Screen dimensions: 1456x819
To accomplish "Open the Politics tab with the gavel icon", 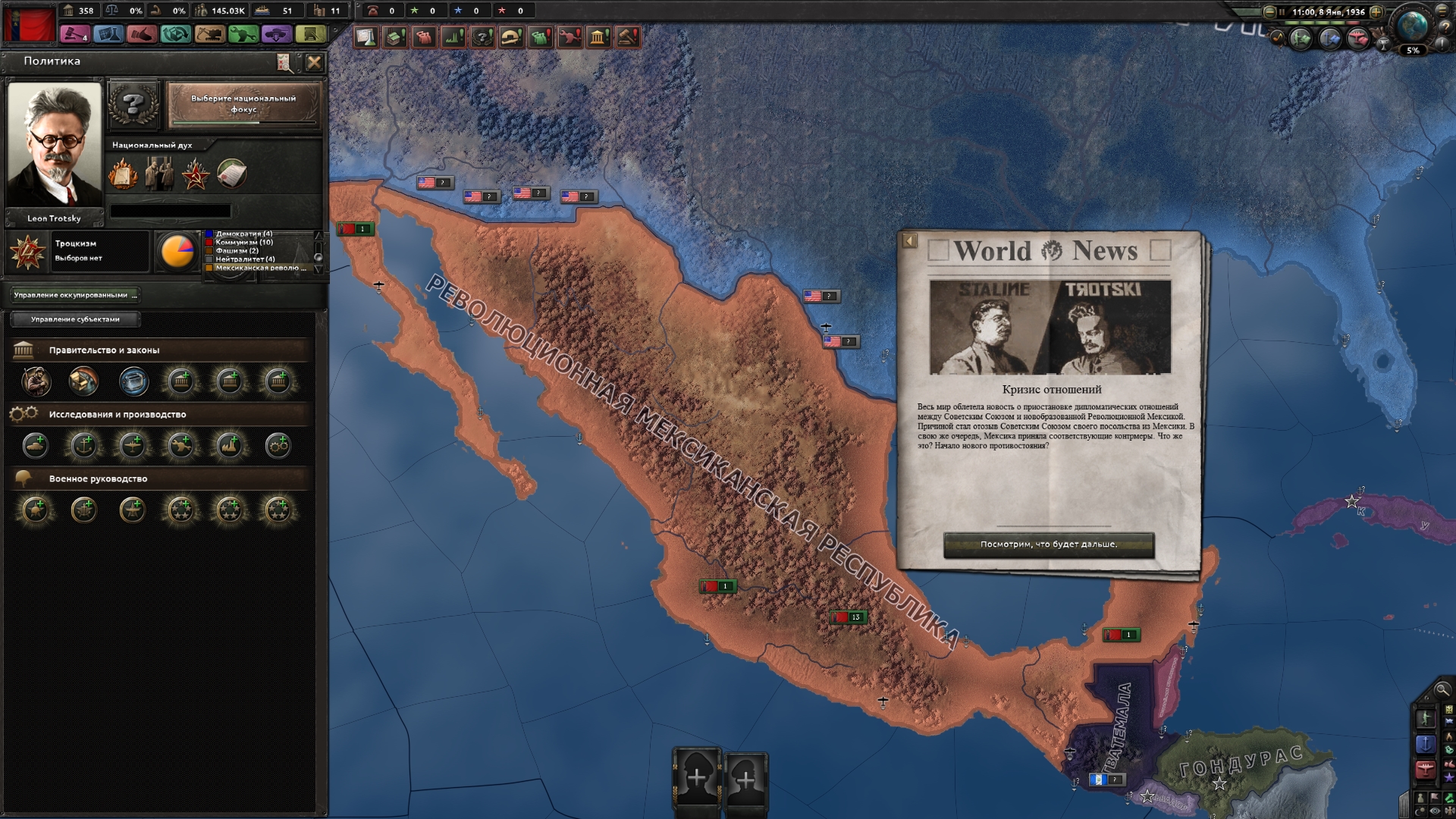I will [74, 33].
